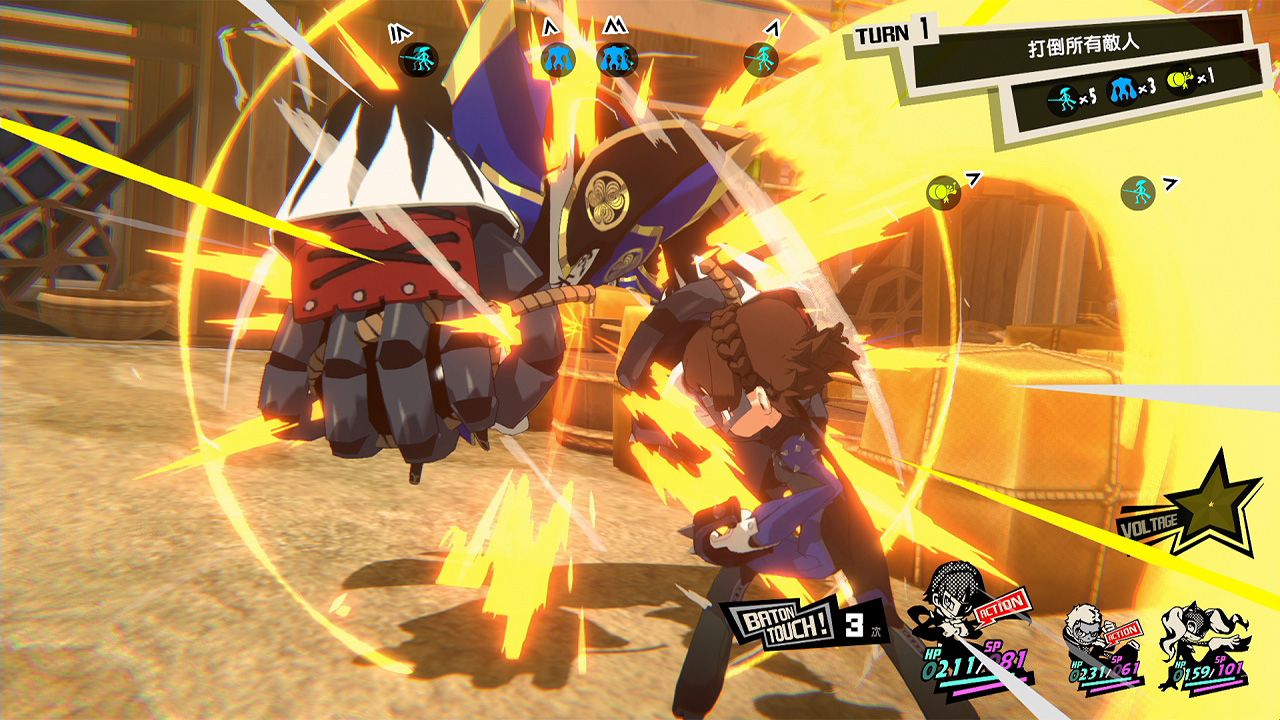Open the 打倒所有敵人 objective panel
Viewport: 1280px width, 720px height.
point(1086,45)
